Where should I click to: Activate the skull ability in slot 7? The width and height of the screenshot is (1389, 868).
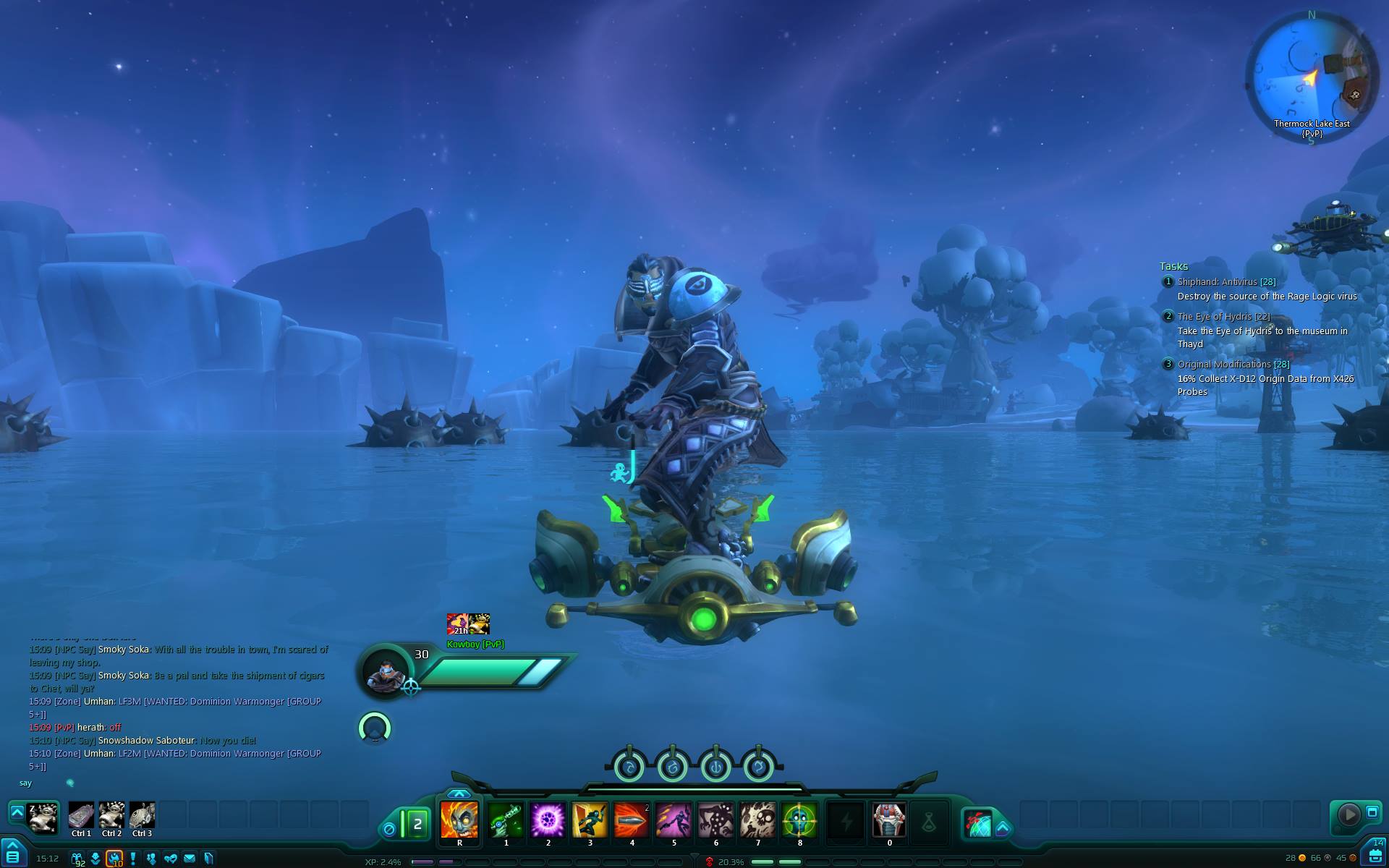tap(757, 820)
